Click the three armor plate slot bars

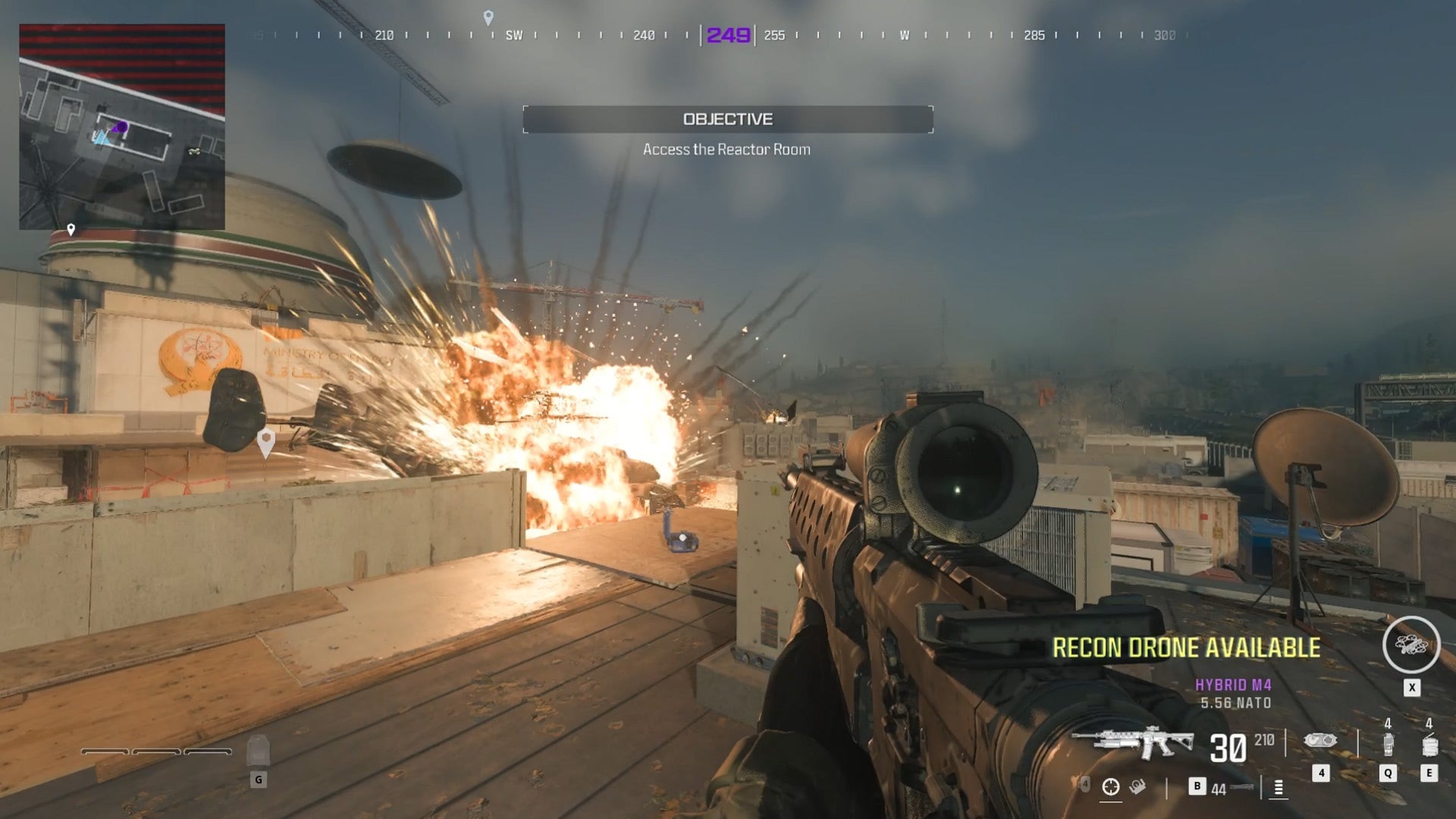pos(156,752)
